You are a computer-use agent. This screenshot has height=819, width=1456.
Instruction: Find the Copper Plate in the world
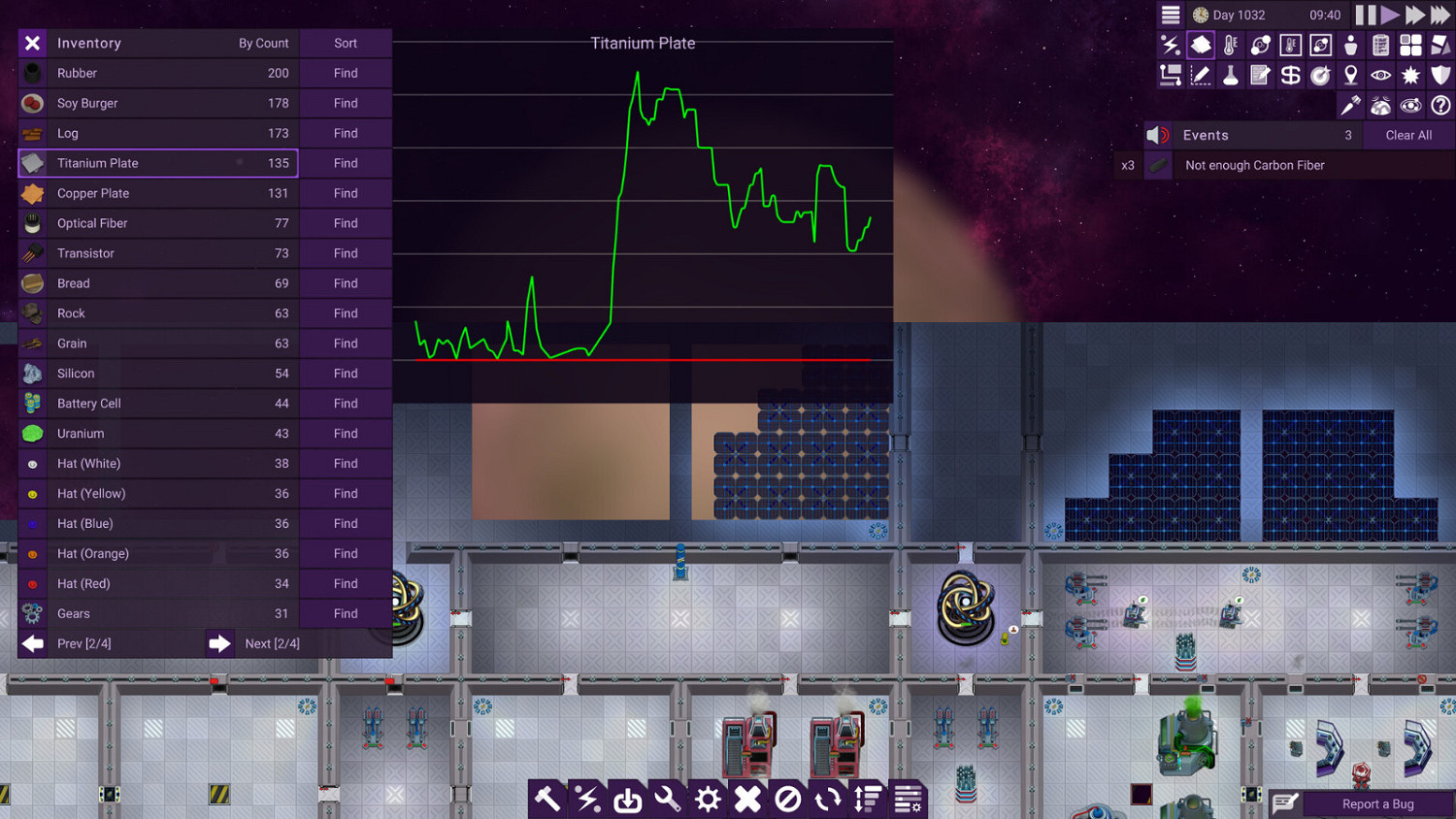tap(346, 193)
